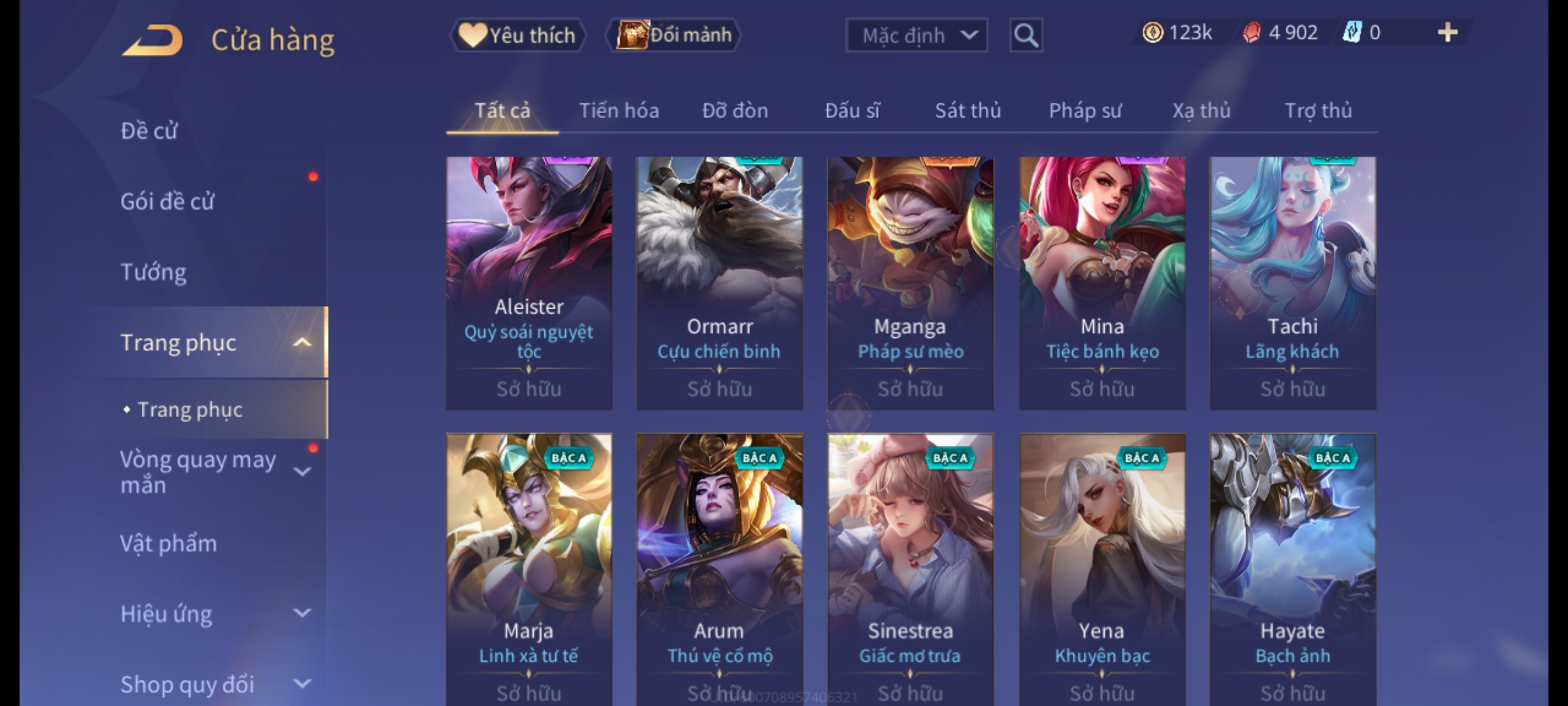Open the Đổi mảnh exchange
Image resolution: width=1568 pixels, height=706 pixels.
tap(674, 35)
